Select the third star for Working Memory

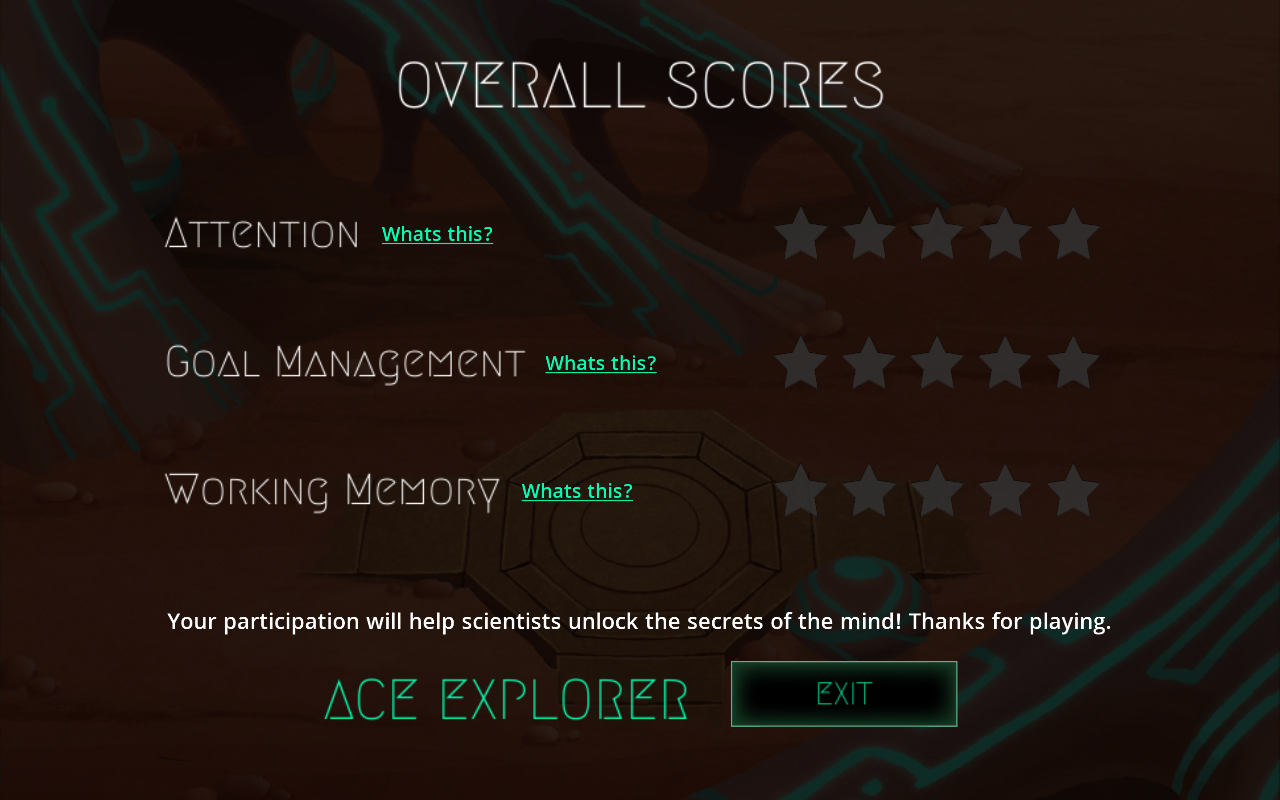tap(937, 490)
